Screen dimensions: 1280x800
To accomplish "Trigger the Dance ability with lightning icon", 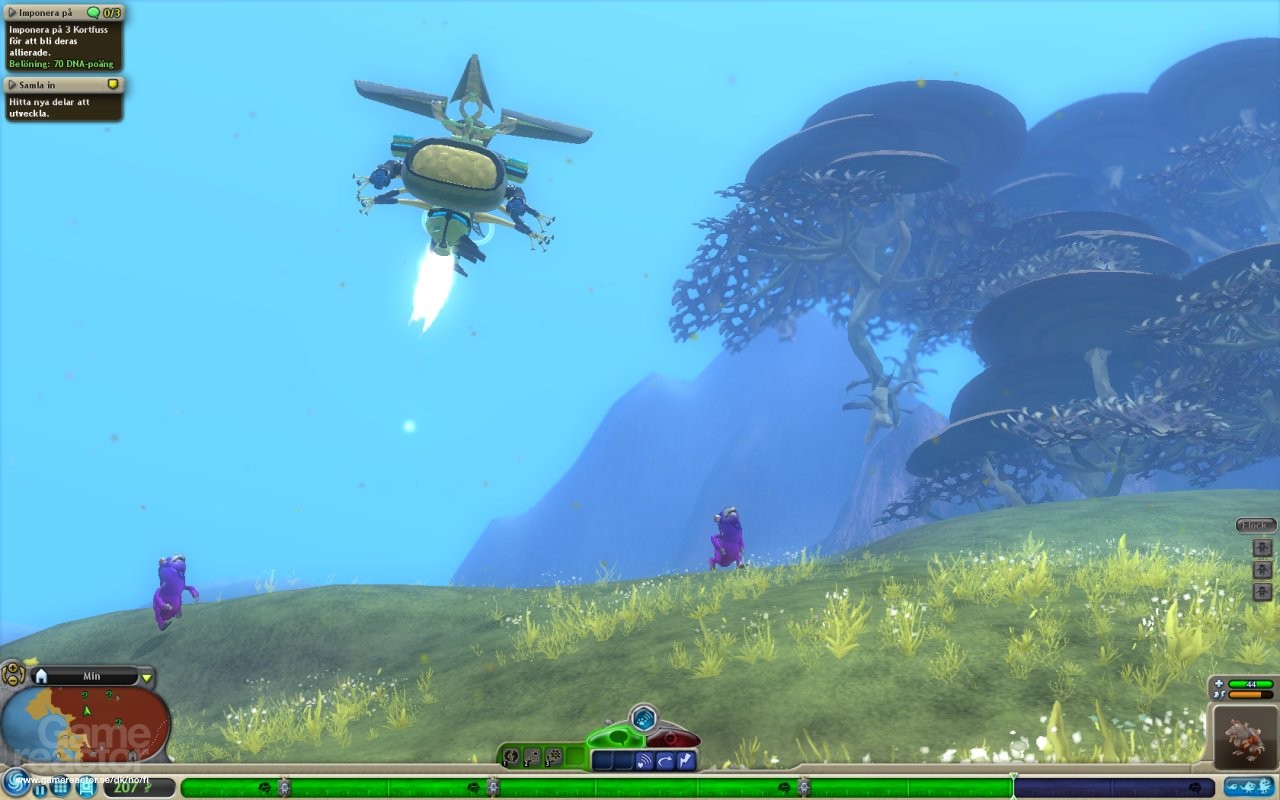I will tap(686, 760).
